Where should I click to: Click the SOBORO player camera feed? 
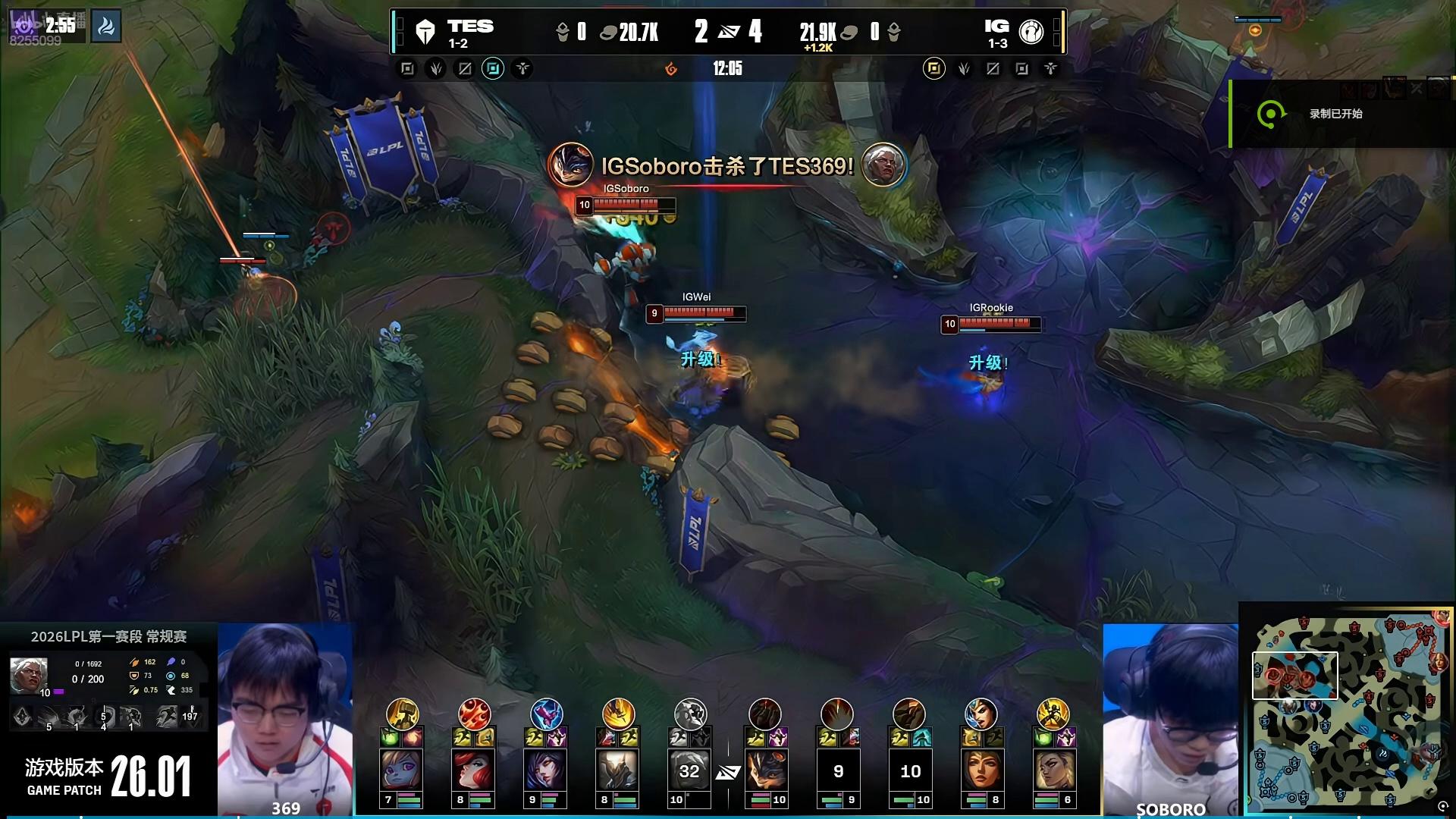pyautogui.click(x=1170, y=717)
